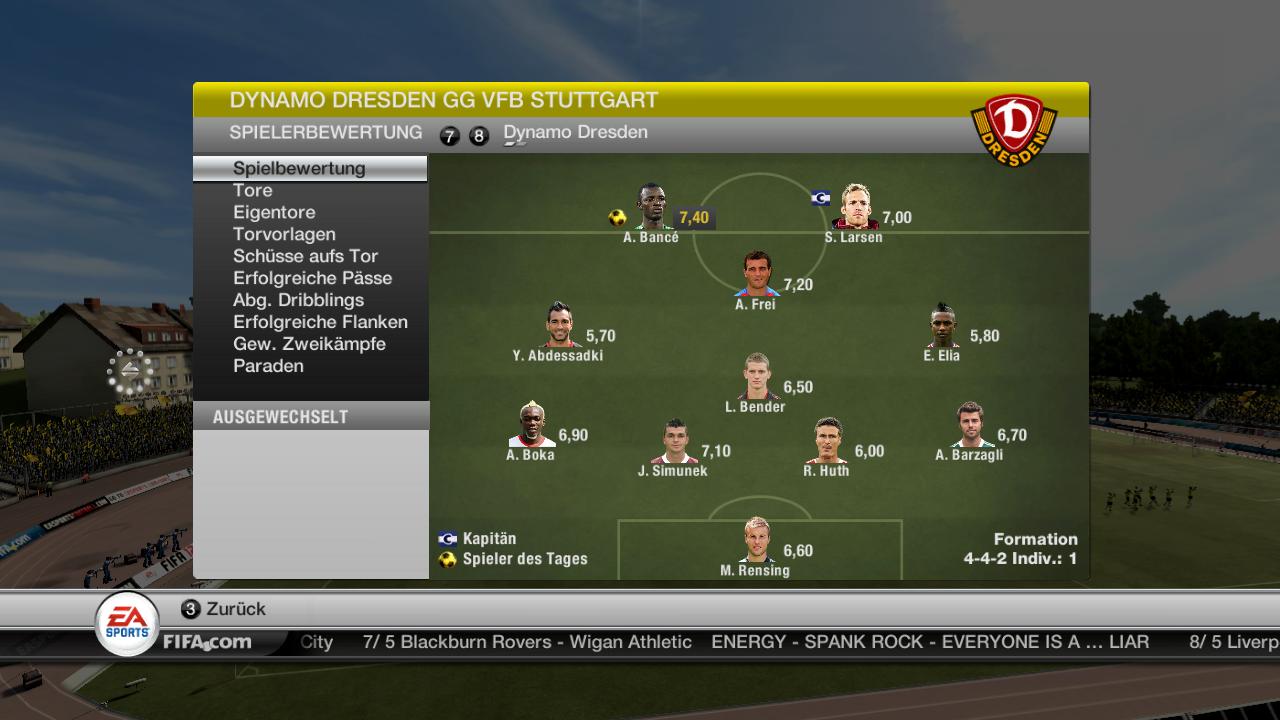Open the Tore statistics

(253, 190)
